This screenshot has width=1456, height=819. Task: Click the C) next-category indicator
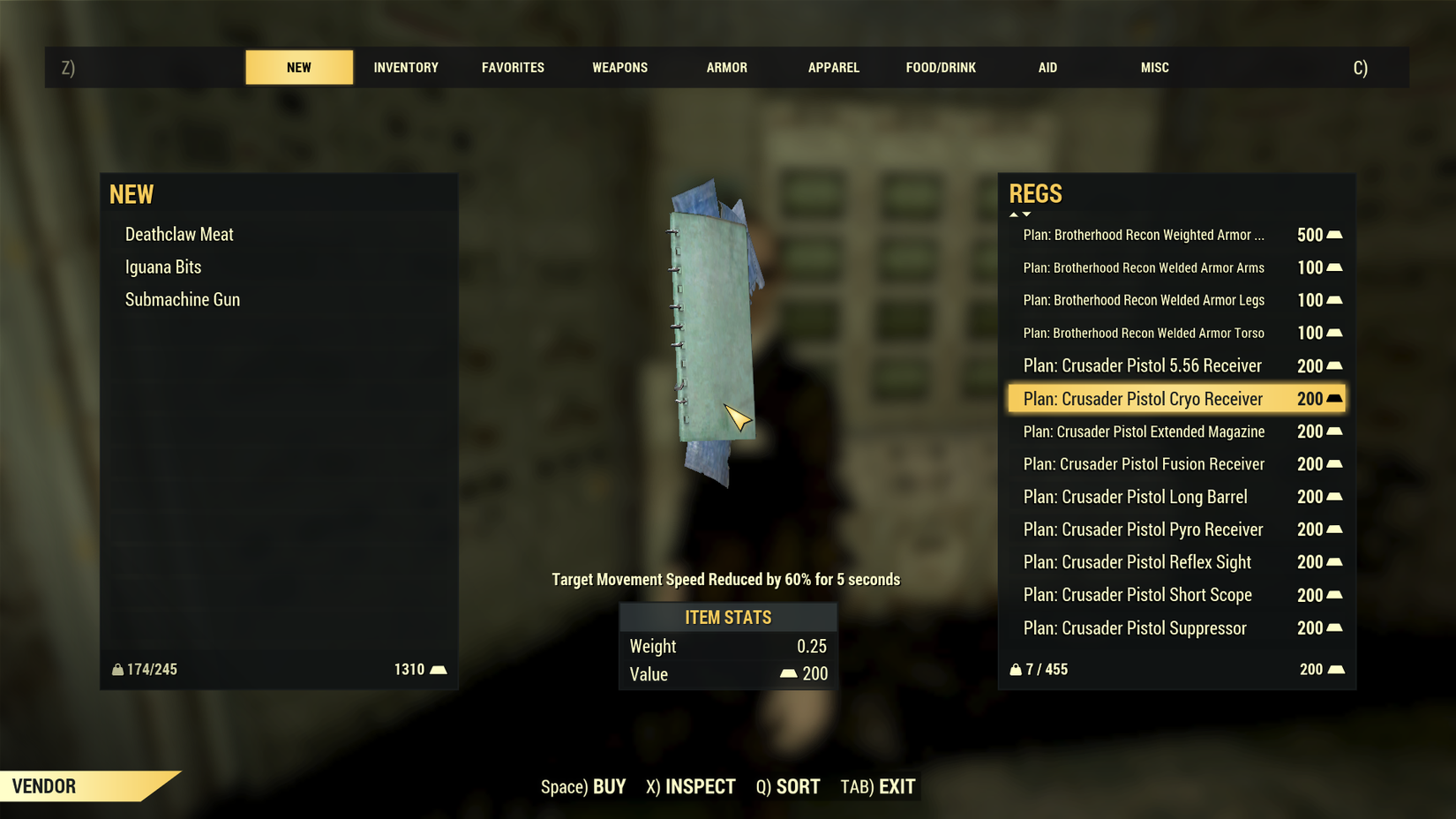[x=1361, y=67]
